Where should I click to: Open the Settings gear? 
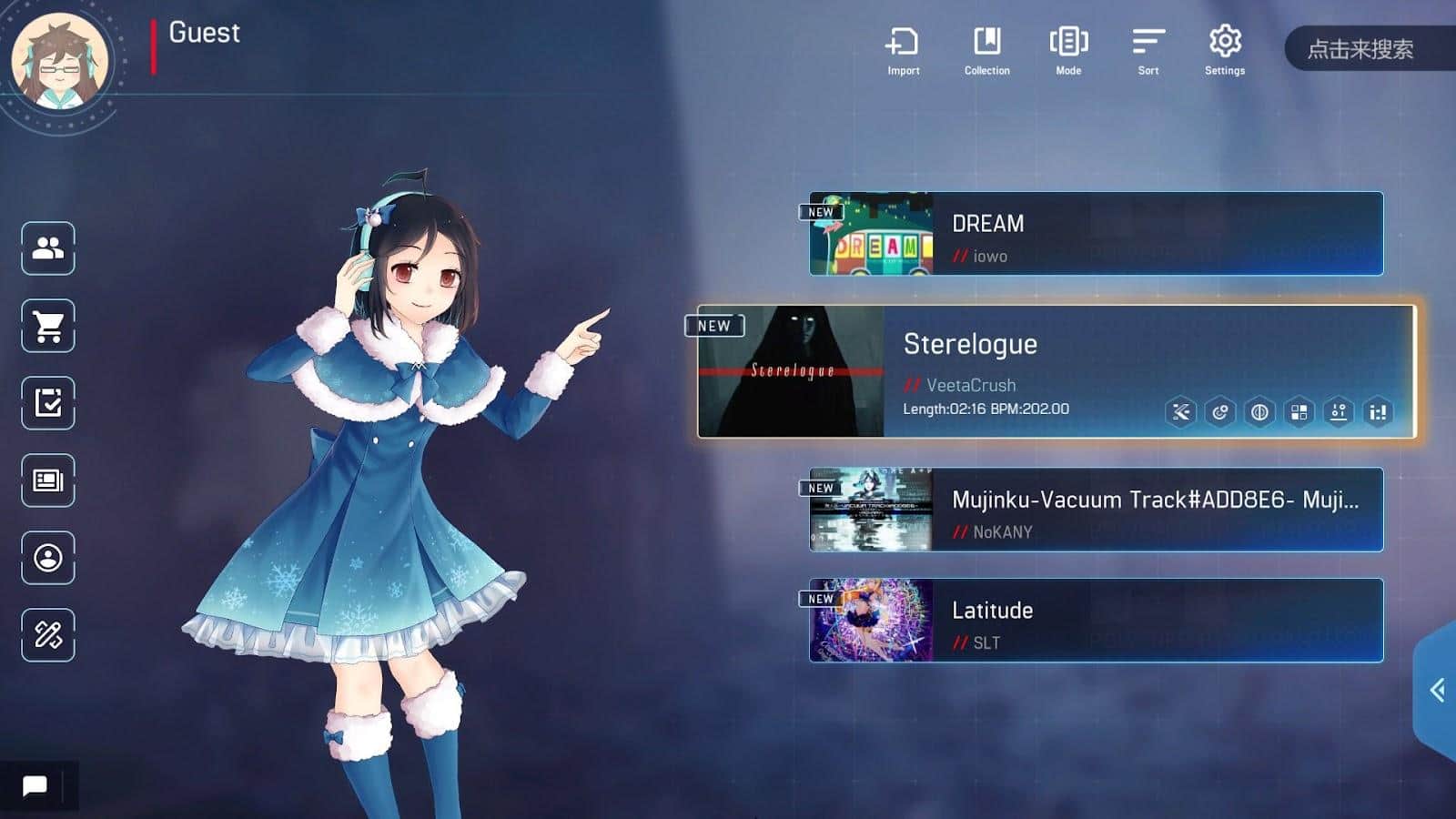pyautogui.click(x=1225, y=50)
